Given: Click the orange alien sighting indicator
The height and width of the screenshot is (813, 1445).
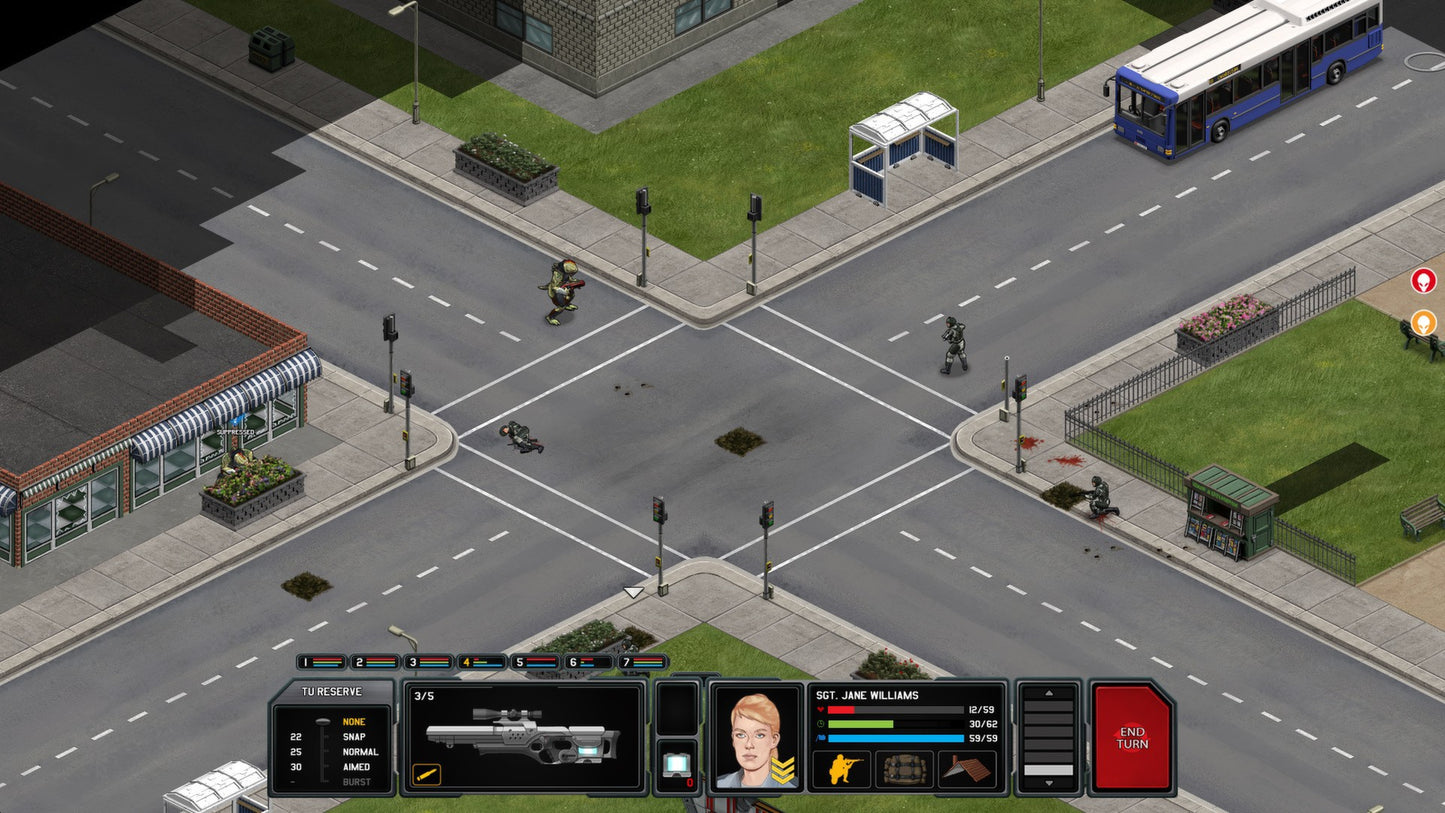Looking at the screenshot, I should 1424,322.
